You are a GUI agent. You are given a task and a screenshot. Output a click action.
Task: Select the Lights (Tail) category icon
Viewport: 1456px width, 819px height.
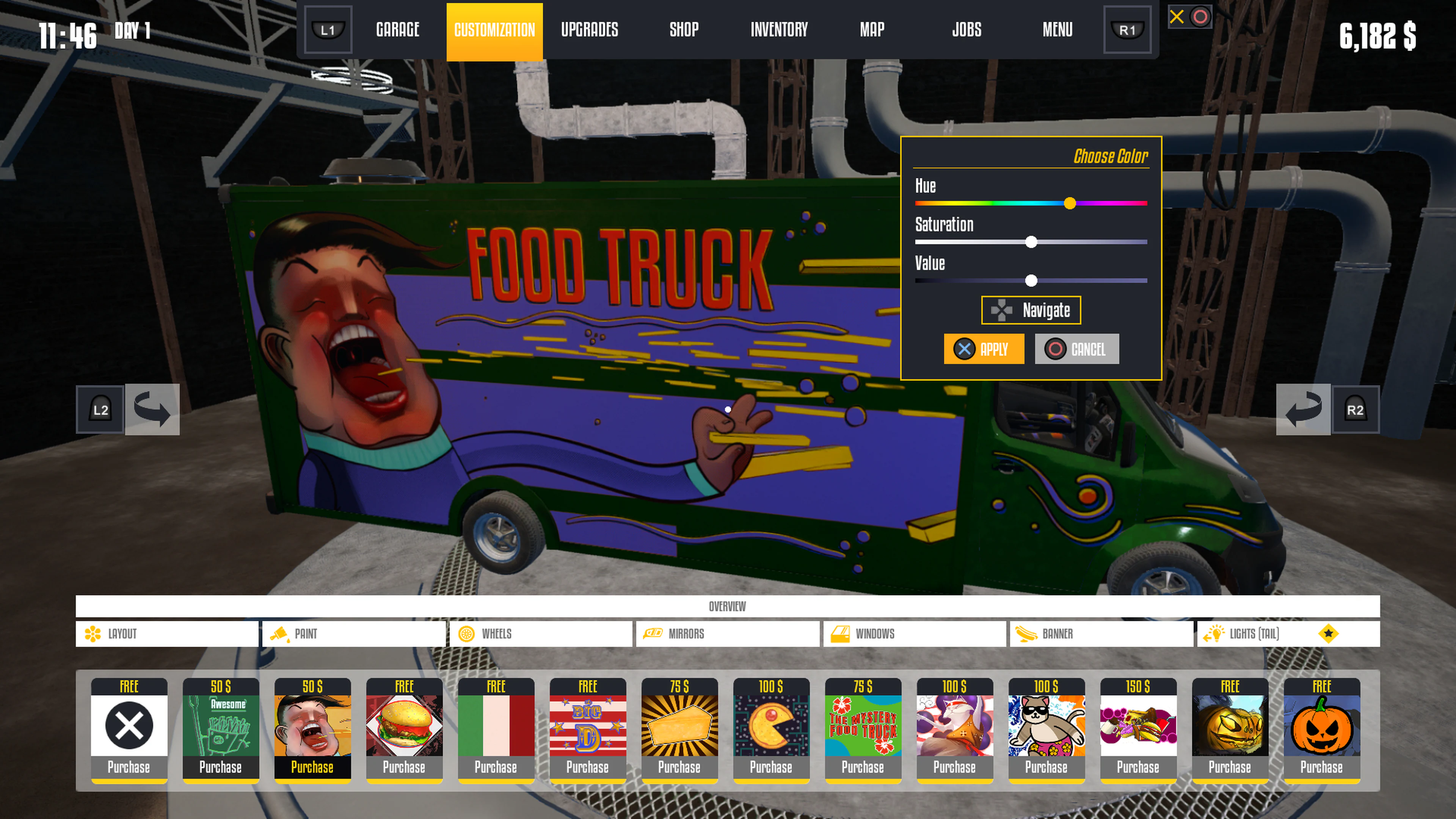coord(1215,634)
